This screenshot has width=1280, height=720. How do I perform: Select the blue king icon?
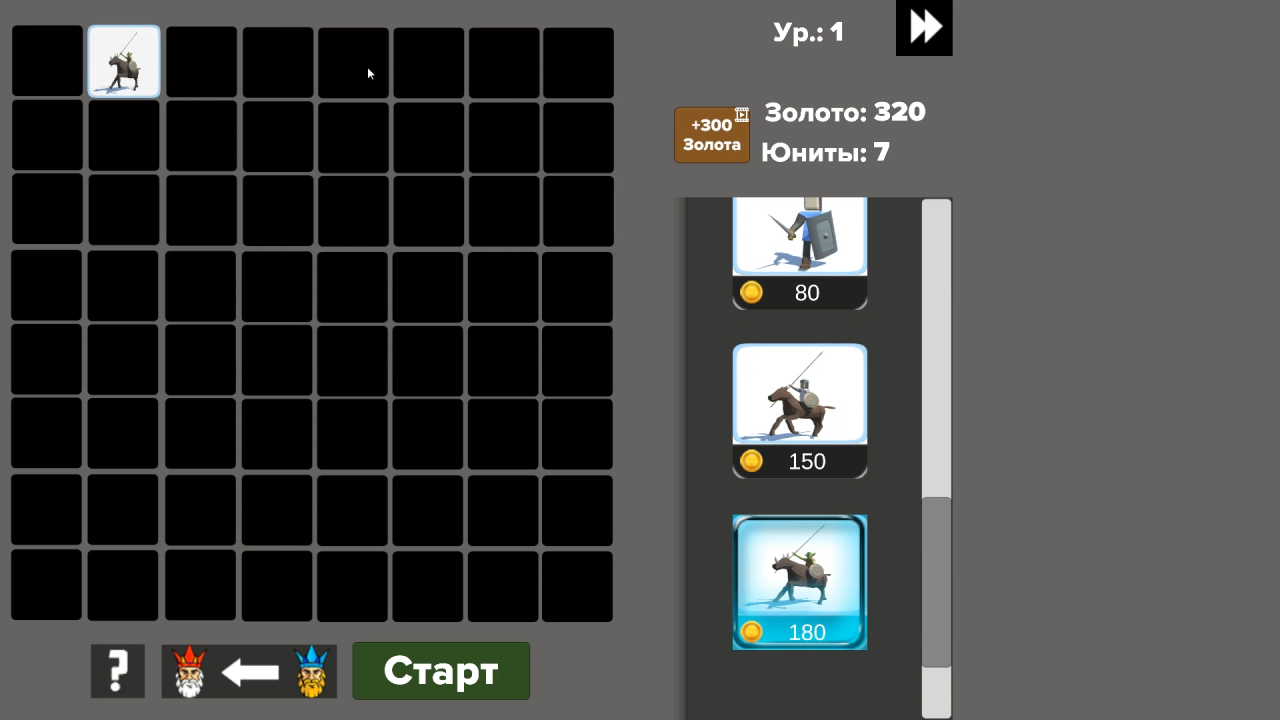(311, 671)
